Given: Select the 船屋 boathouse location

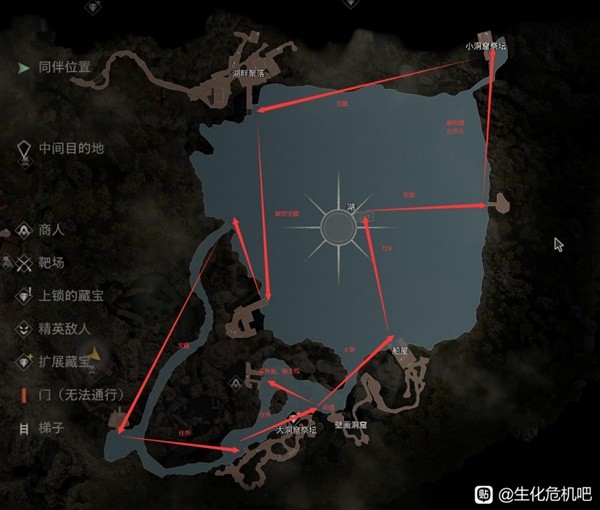Looking at the screenshot, I should pyautogui.click(x=400, y=351).
